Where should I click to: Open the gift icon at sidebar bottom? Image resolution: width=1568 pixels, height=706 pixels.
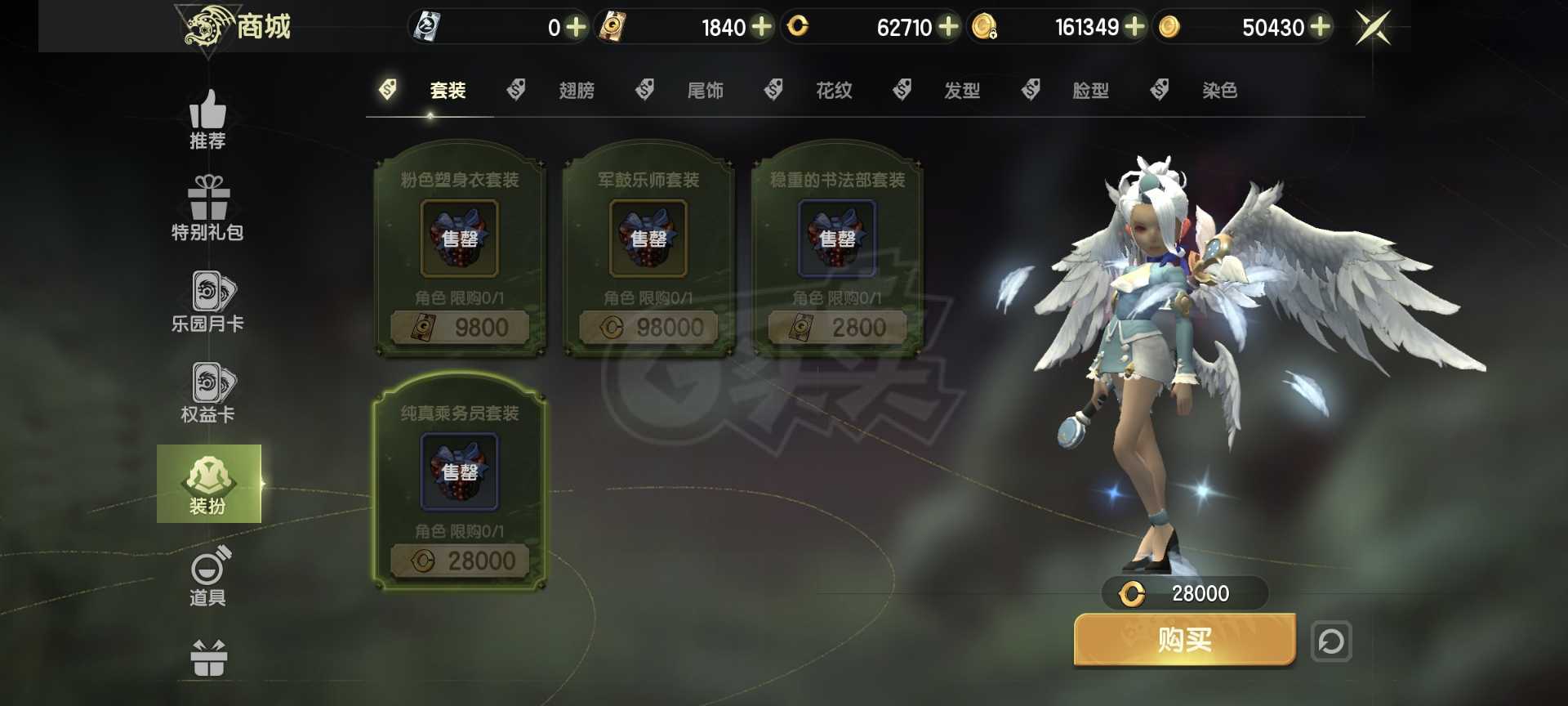[x=209, y=654]
